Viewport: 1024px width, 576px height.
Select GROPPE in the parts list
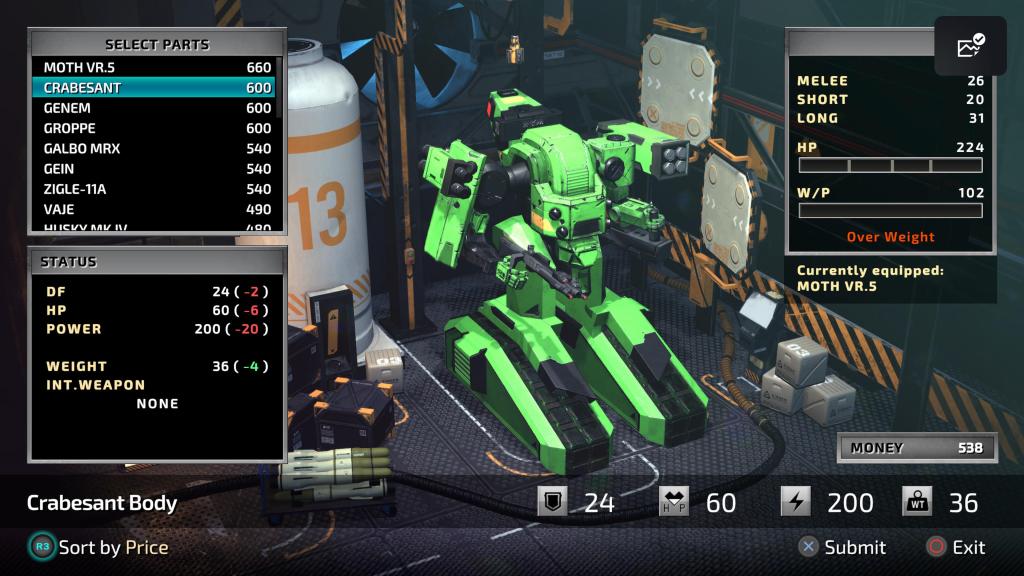click(156, 128)
